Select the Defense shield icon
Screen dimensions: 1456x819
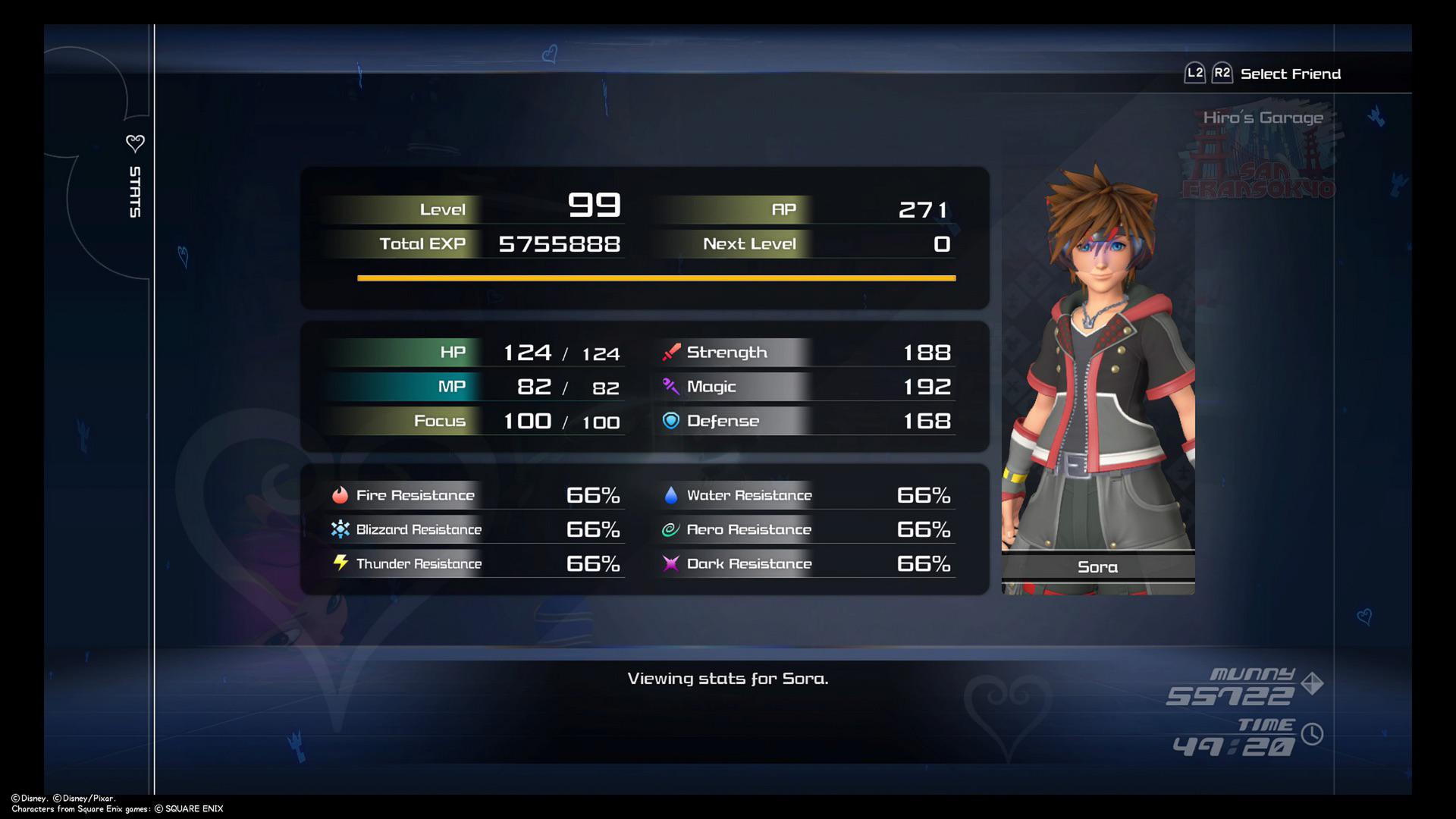pos(670,421)
